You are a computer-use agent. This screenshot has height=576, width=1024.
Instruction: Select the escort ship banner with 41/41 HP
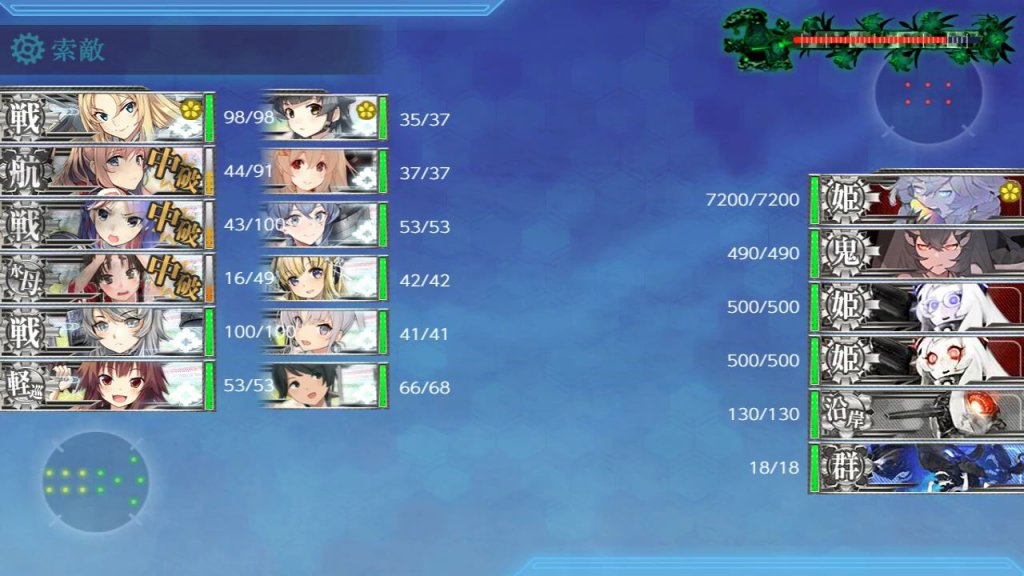click(324, 332)
